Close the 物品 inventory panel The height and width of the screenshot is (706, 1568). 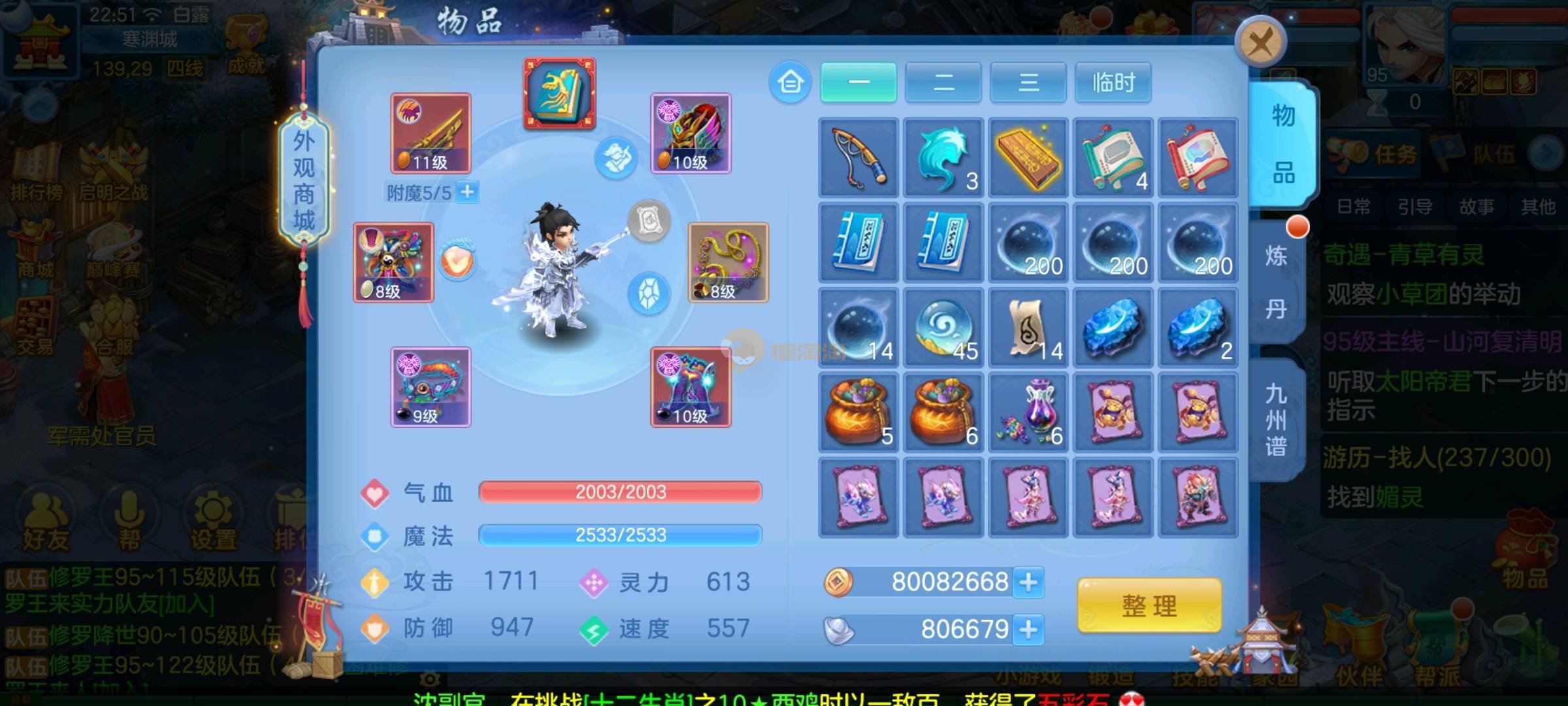(1260, 43)
